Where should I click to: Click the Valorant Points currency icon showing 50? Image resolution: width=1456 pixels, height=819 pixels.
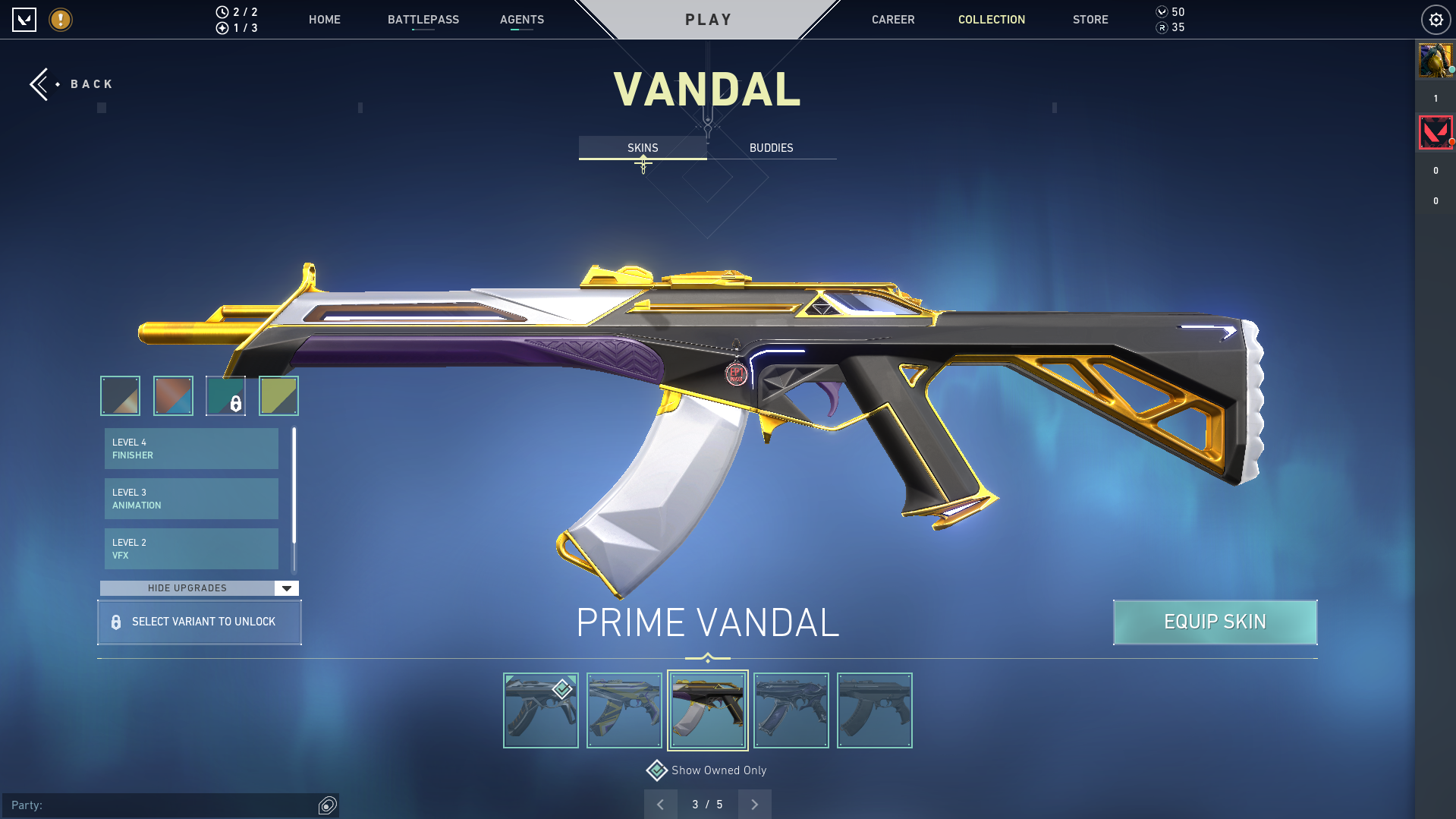coord(1161,12)
